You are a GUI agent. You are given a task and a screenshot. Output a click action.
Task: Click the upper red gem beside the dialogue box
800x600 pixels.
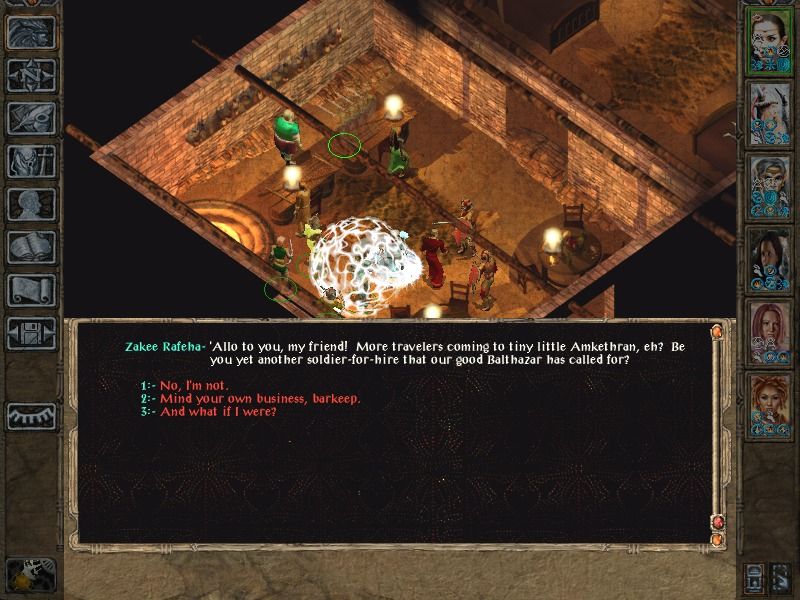(717, 331)
